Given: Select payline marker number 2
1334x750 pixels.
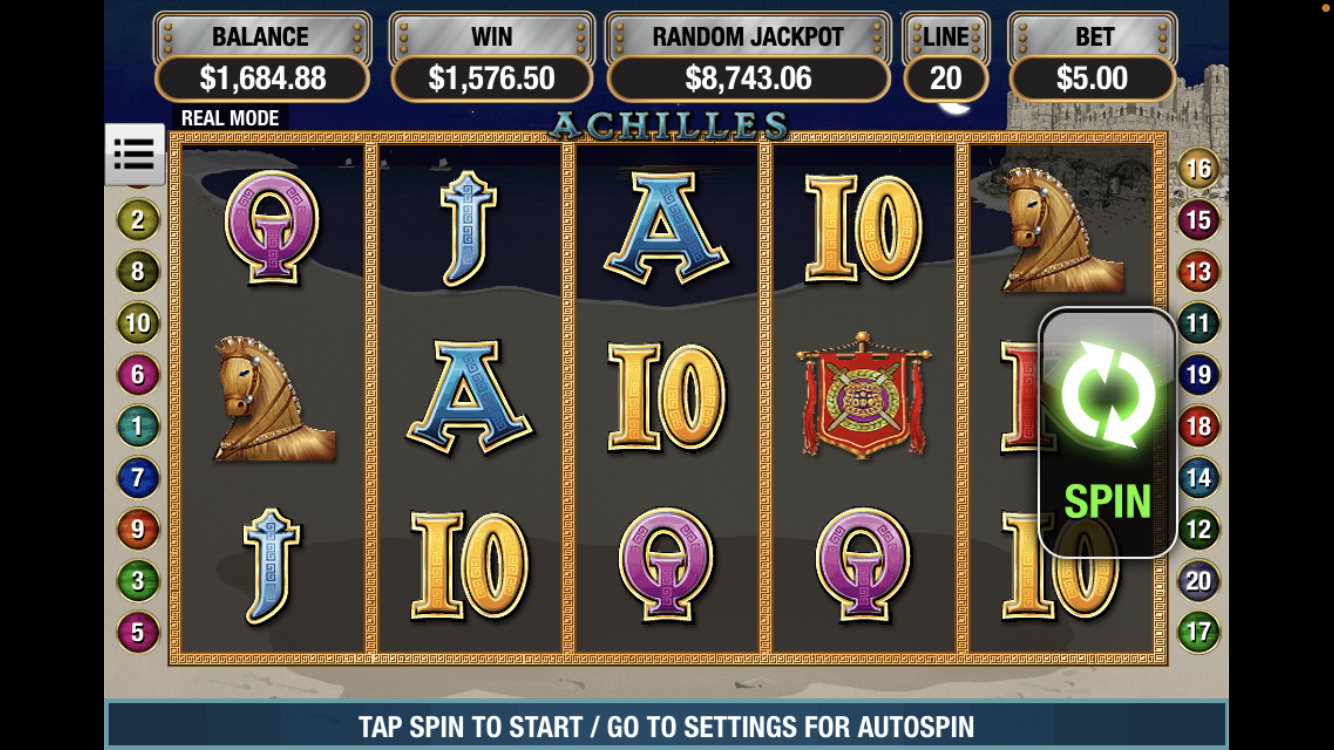Looking at the screenshot, I should (138, 220).
